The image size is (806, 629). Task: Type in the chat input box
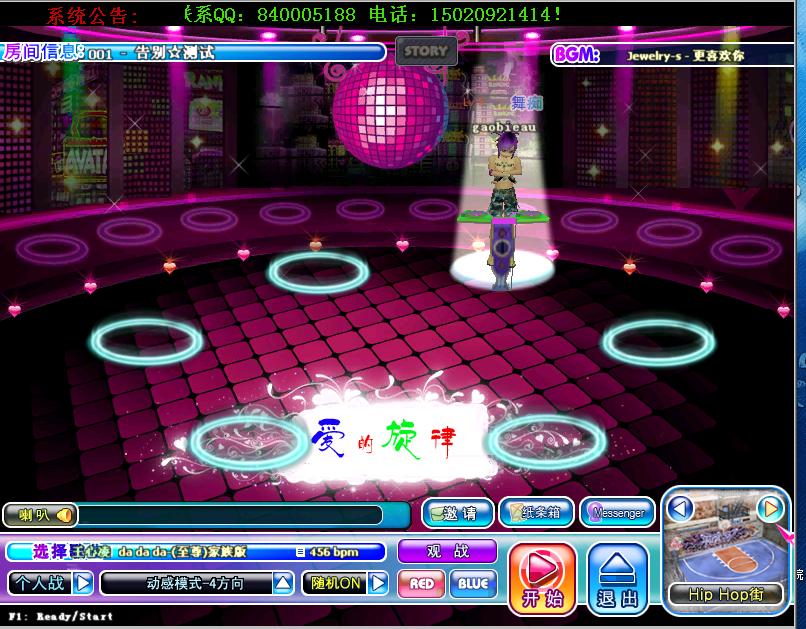click(x=230, y=515)
